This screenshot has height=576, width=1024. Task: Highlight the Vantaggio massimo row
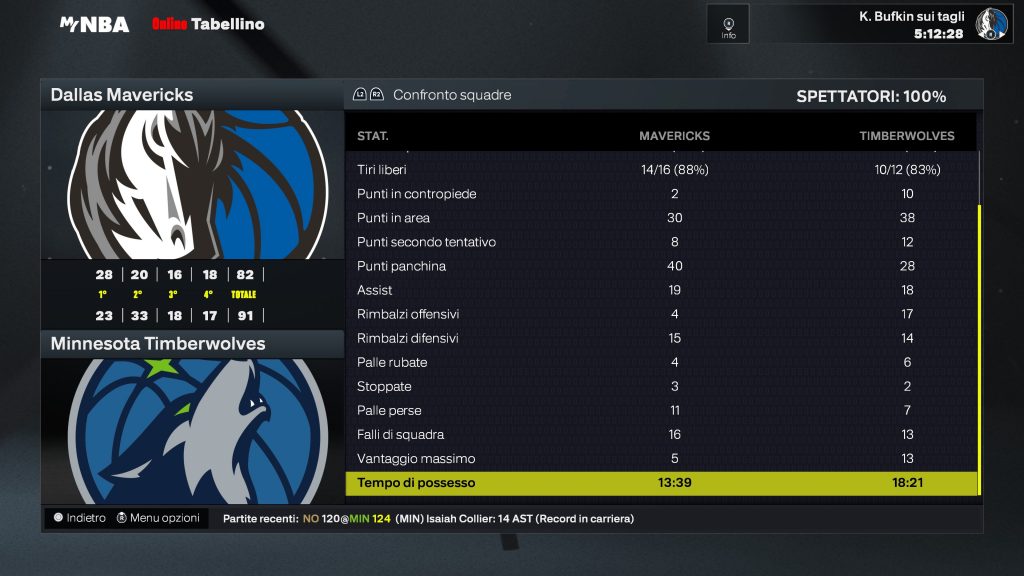tap(660, 458)
